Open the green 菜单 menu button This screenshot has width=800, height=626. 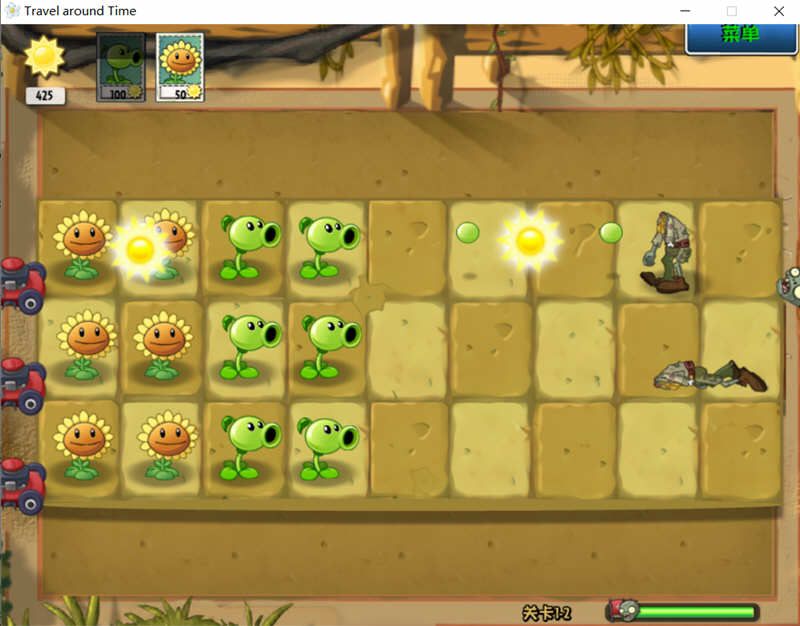[x=741, y=36]
